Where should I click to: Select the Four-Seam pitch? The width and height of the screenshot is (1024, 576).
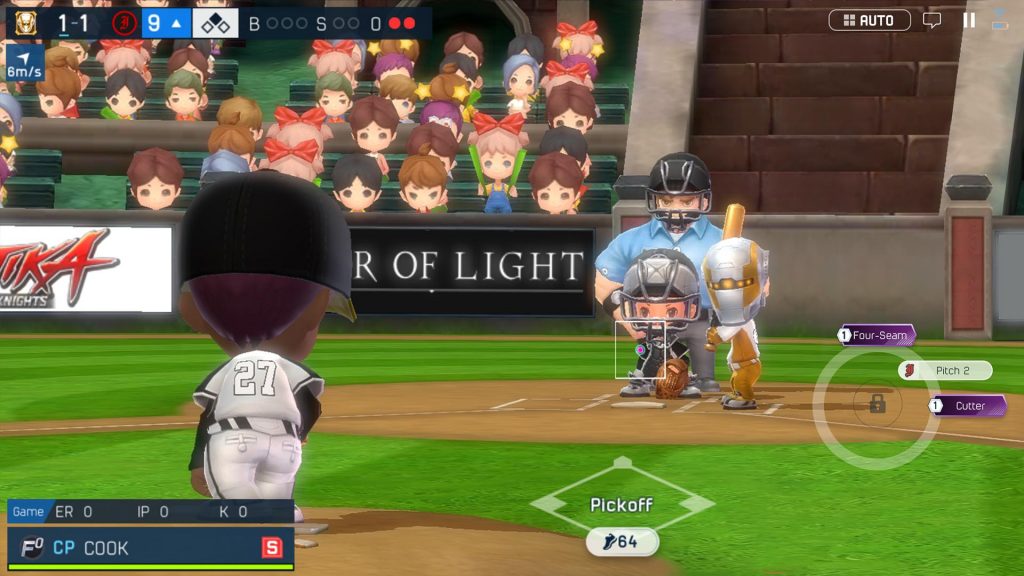click(877, 336)
